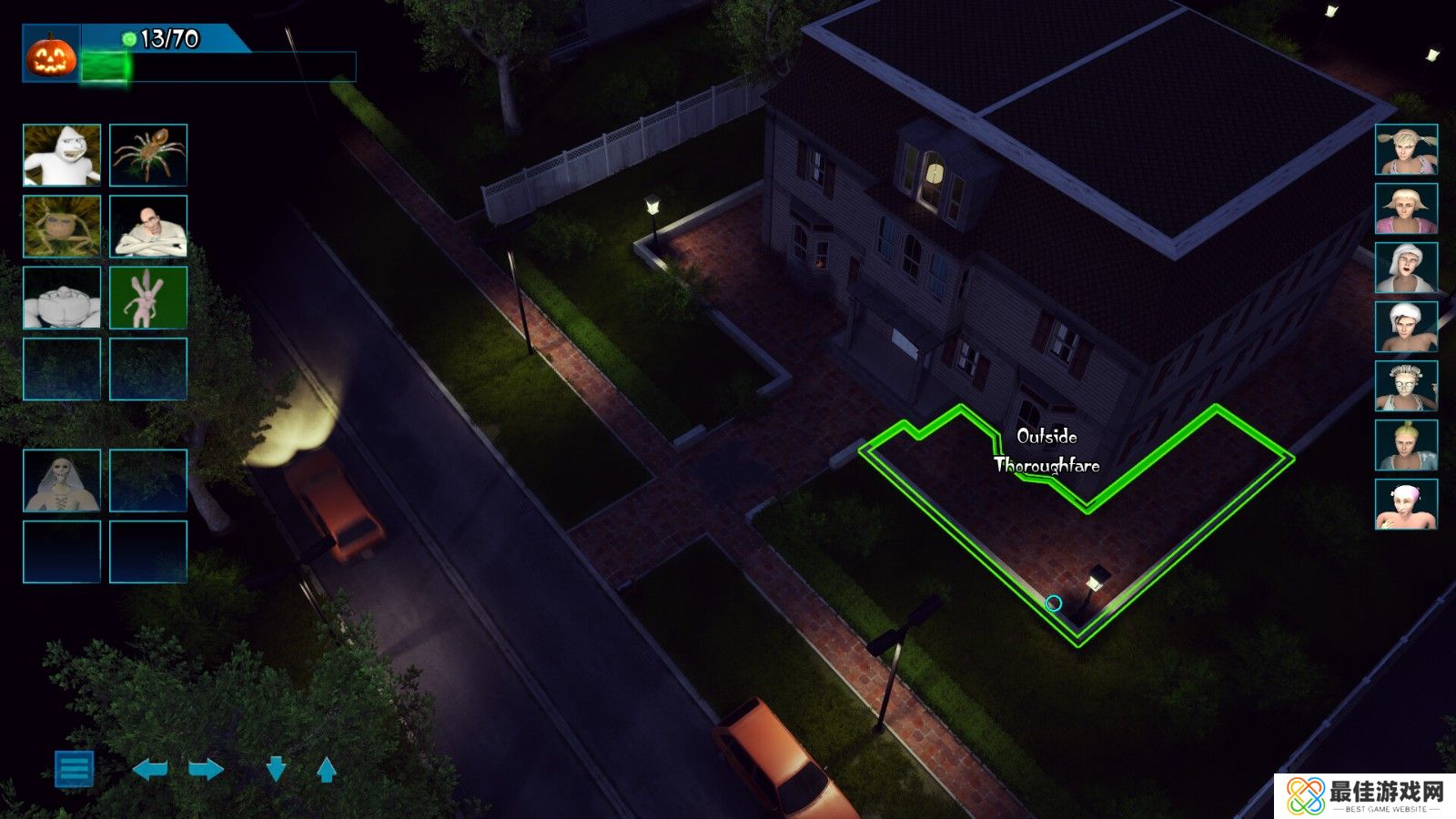Image resolution: width=1456 pixels, height=819 pixels.
Task: Click the up arrow button
Action: point(327,770)
